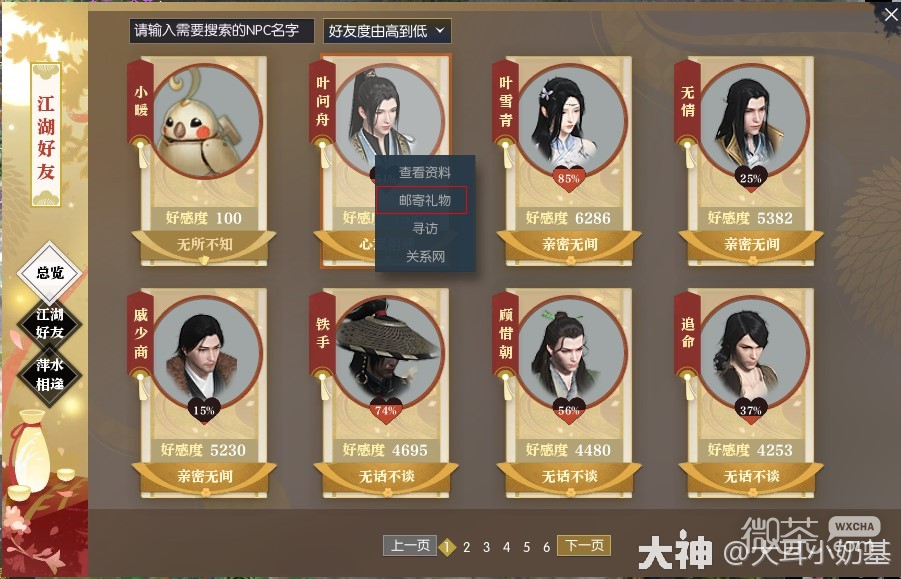The width and height of the screenshot is (901, 579).
Task: Jump to page 6
Action: click(545, 547)
